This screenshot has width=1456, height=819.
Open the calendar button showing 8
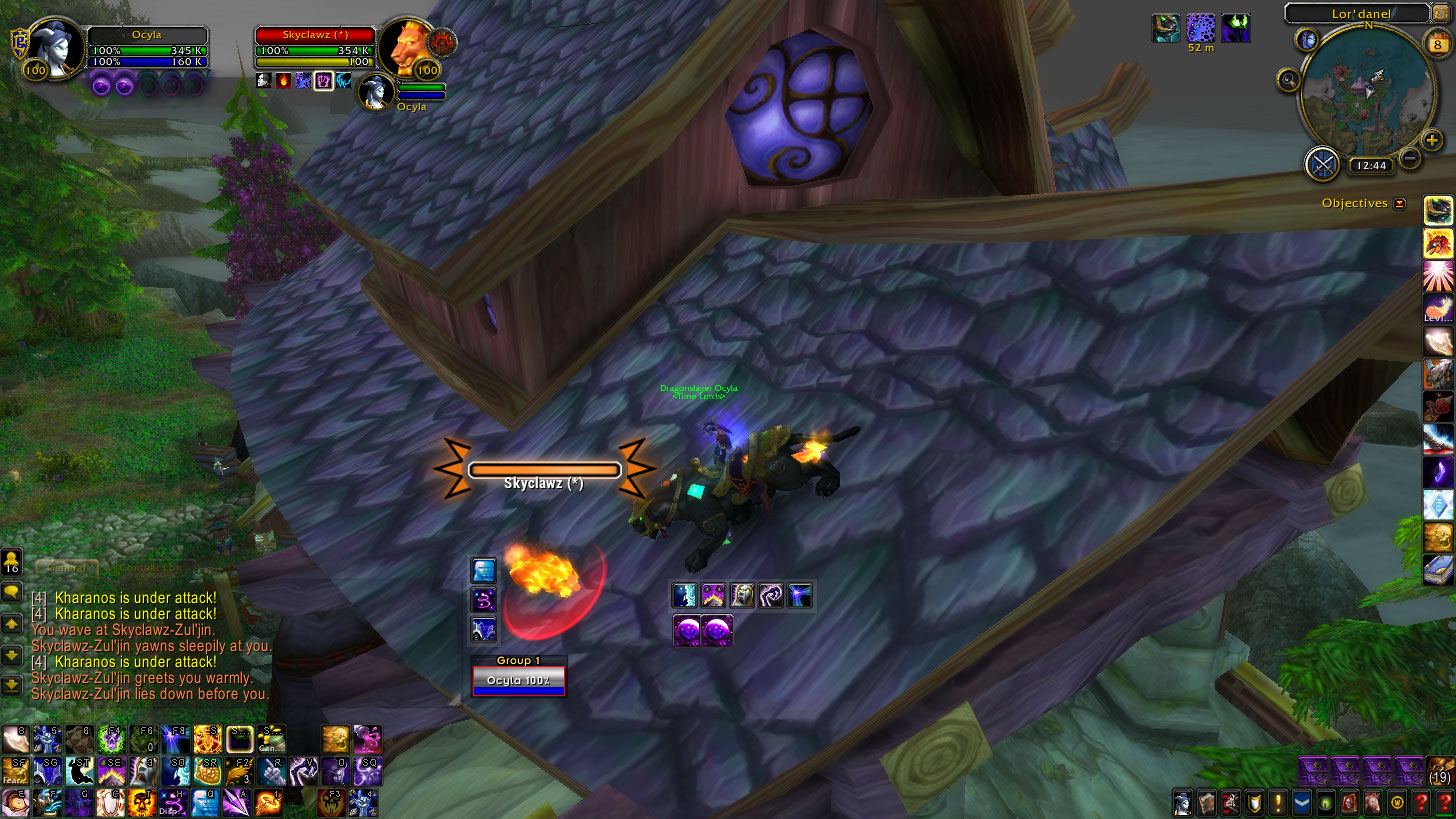point(1436,42)
